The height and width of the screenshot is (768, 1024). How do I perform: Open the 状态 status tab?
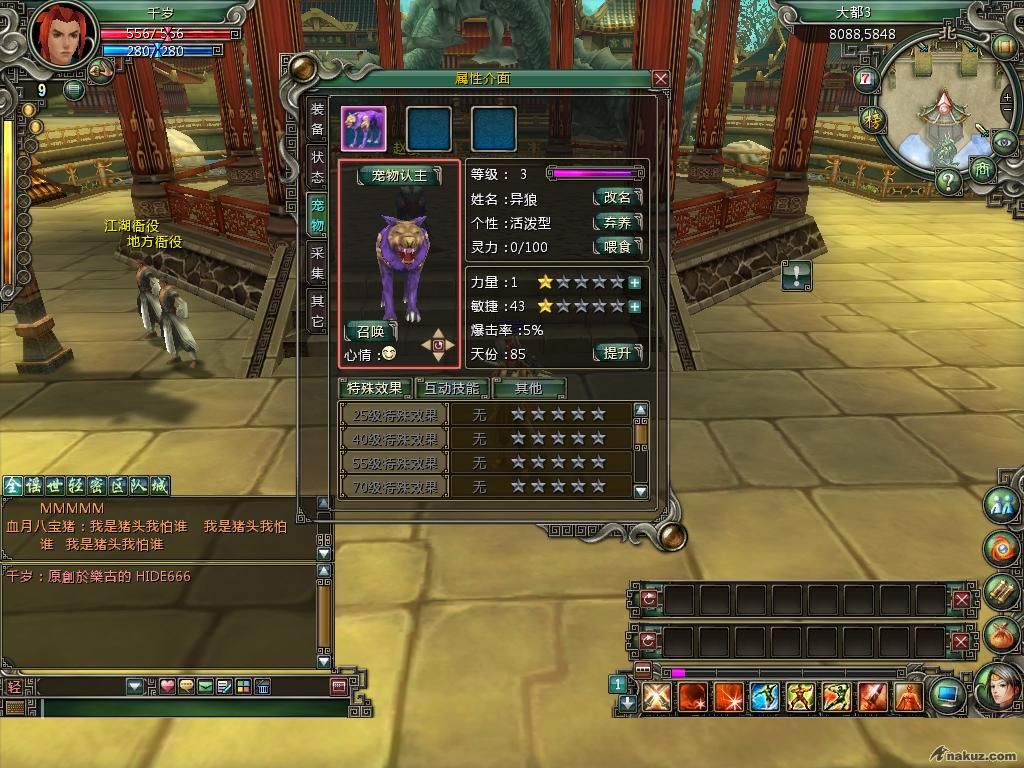point(316,167)
